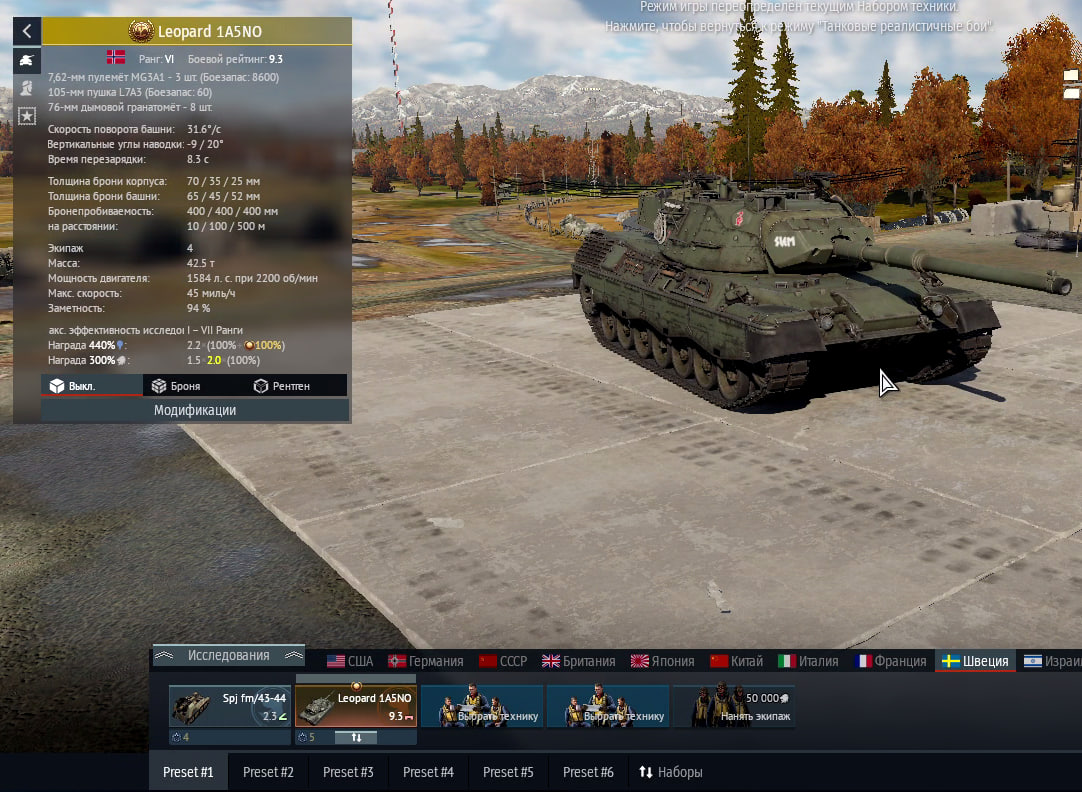
Task: Hire a crew with Нанять экипаж
Action: click(x=734, y=706)
